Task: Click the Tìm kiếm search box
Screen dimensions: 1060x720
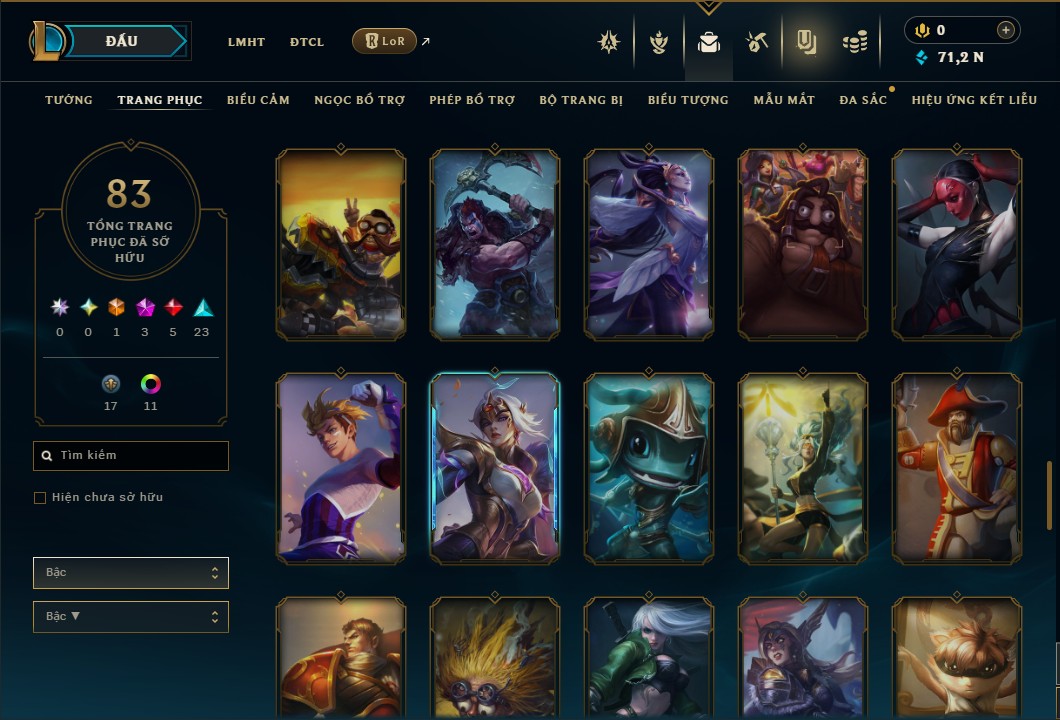Action: pyautogui.click(x=131, y=456)
